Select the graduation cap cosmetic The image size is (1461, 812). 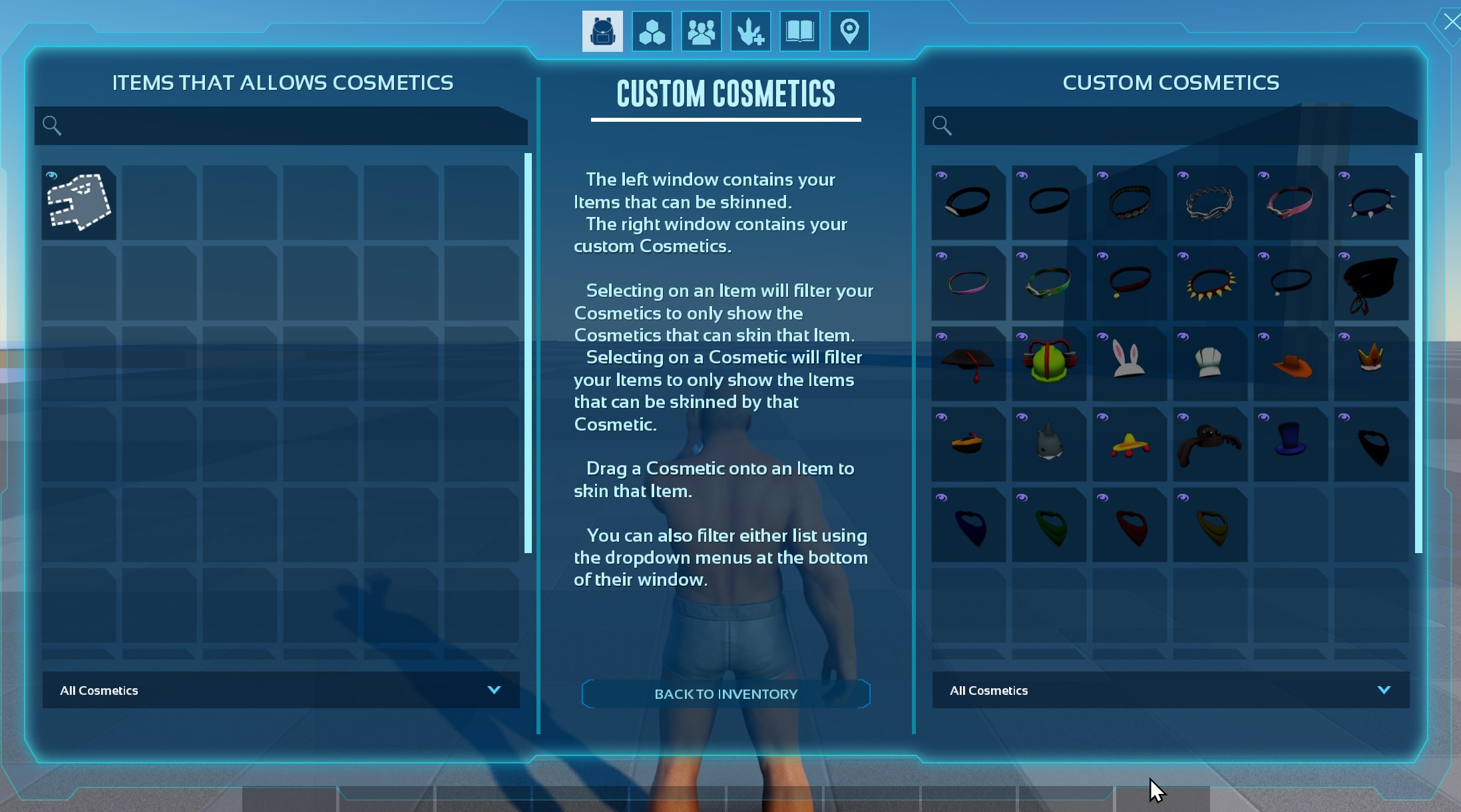(x=968, y=363)
